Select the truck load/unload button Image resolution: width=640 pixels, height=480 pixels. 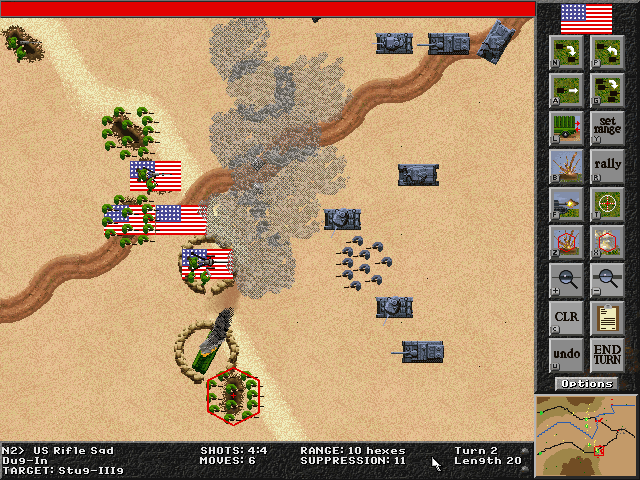[566, 128]
